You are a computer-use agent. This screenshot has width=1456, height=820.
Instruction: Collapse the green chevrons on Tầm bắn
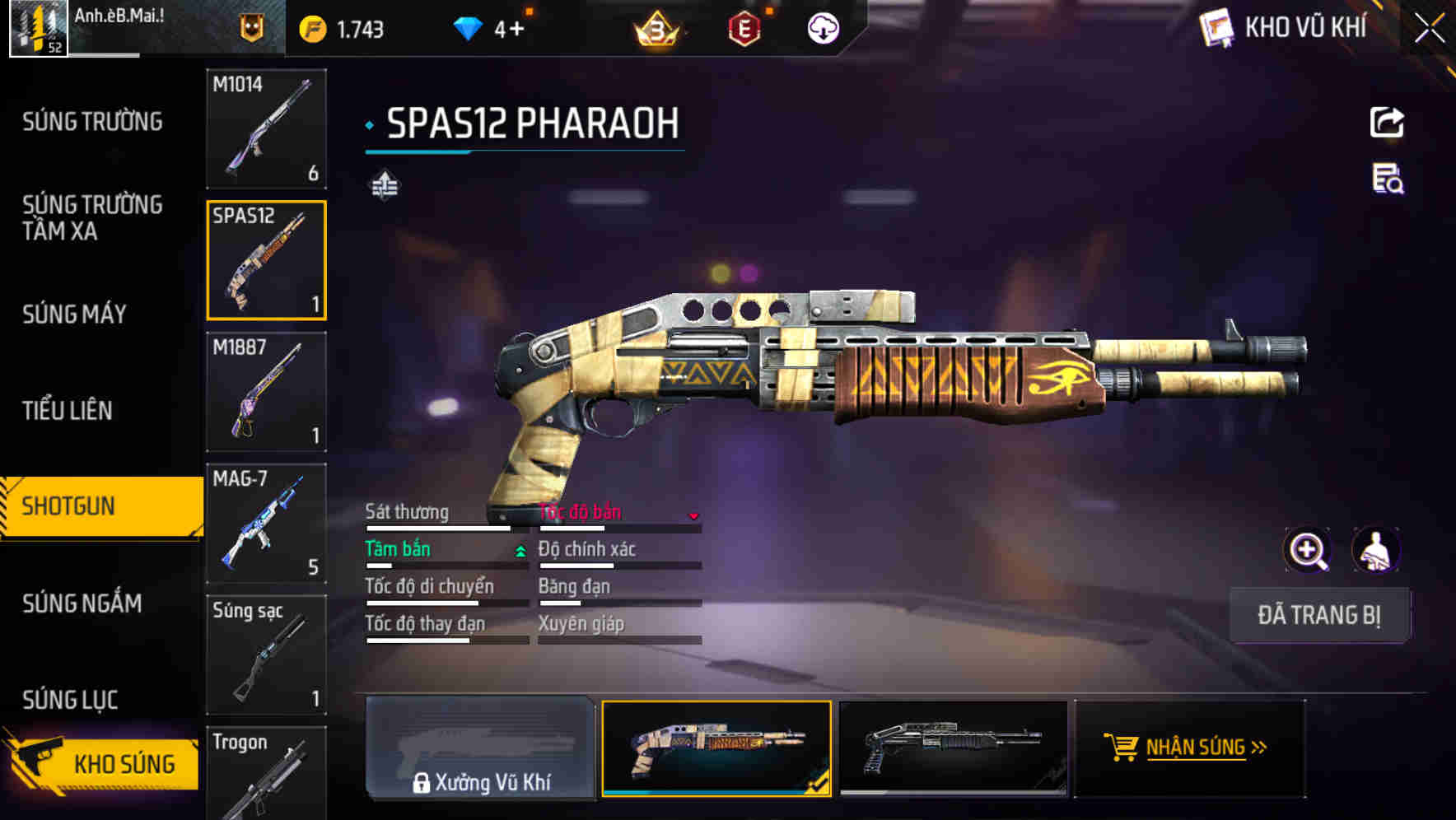click(520, 549)
